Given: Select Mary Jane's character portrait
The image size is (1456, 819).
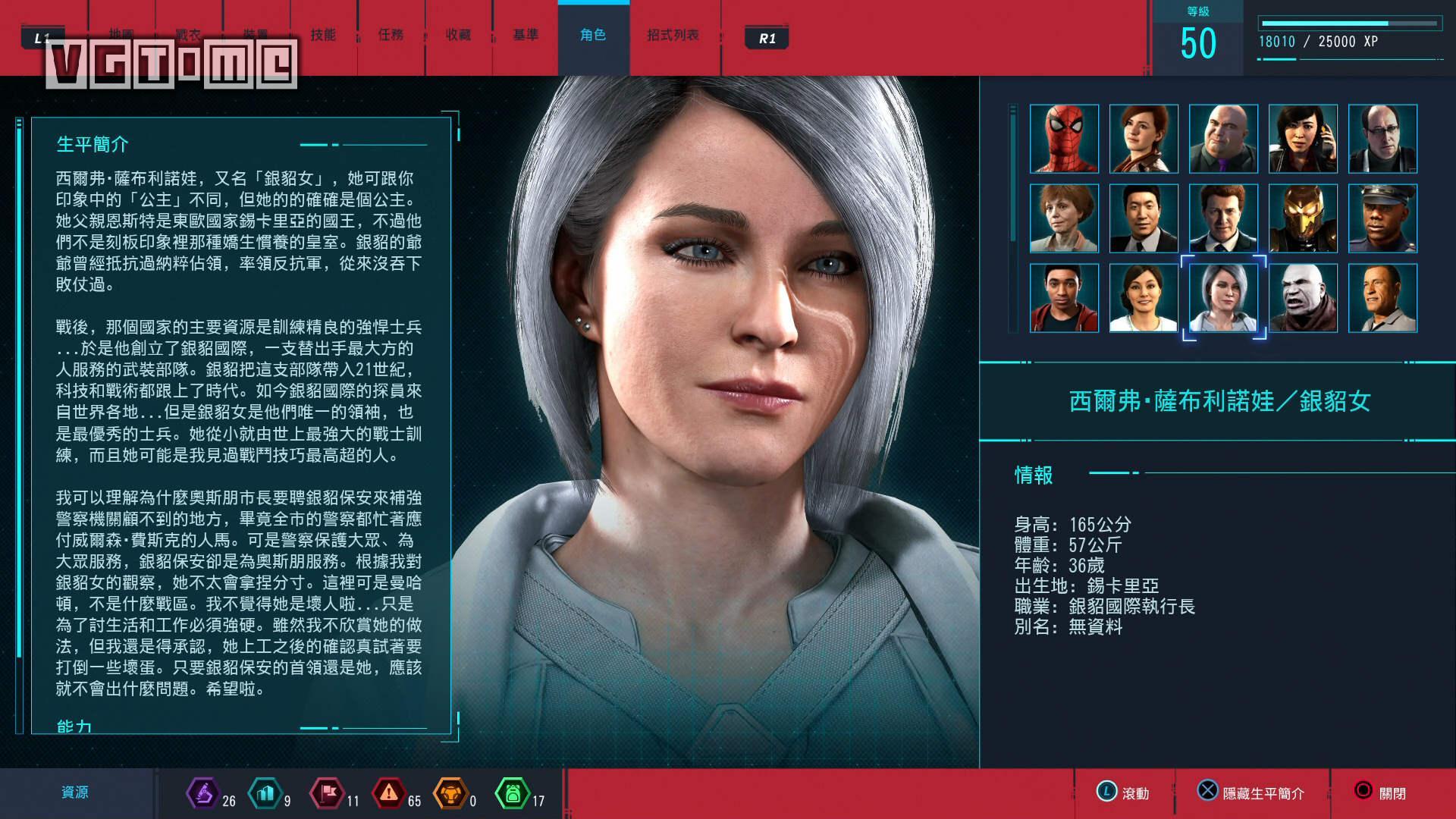Looking at the screenshot, I should coord(1144,137).
